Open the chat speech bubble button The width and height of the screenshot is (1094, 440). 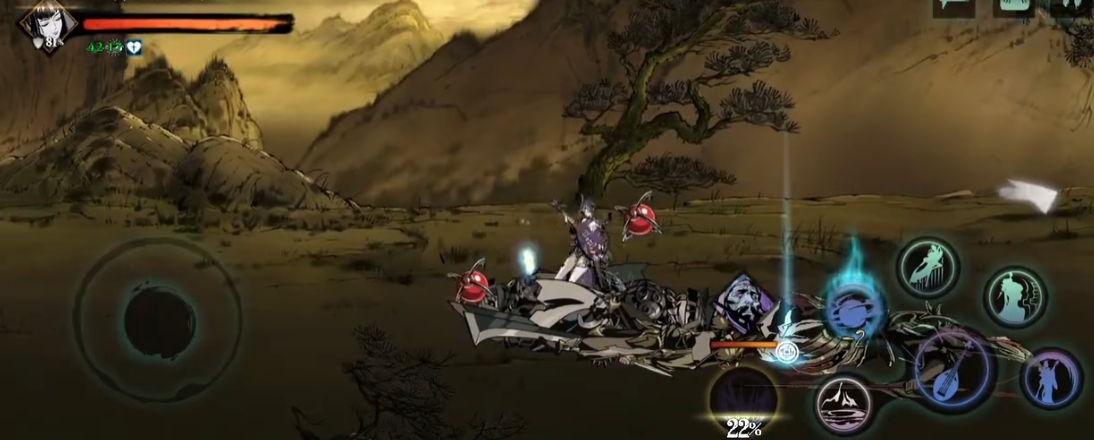pos(953,6)
